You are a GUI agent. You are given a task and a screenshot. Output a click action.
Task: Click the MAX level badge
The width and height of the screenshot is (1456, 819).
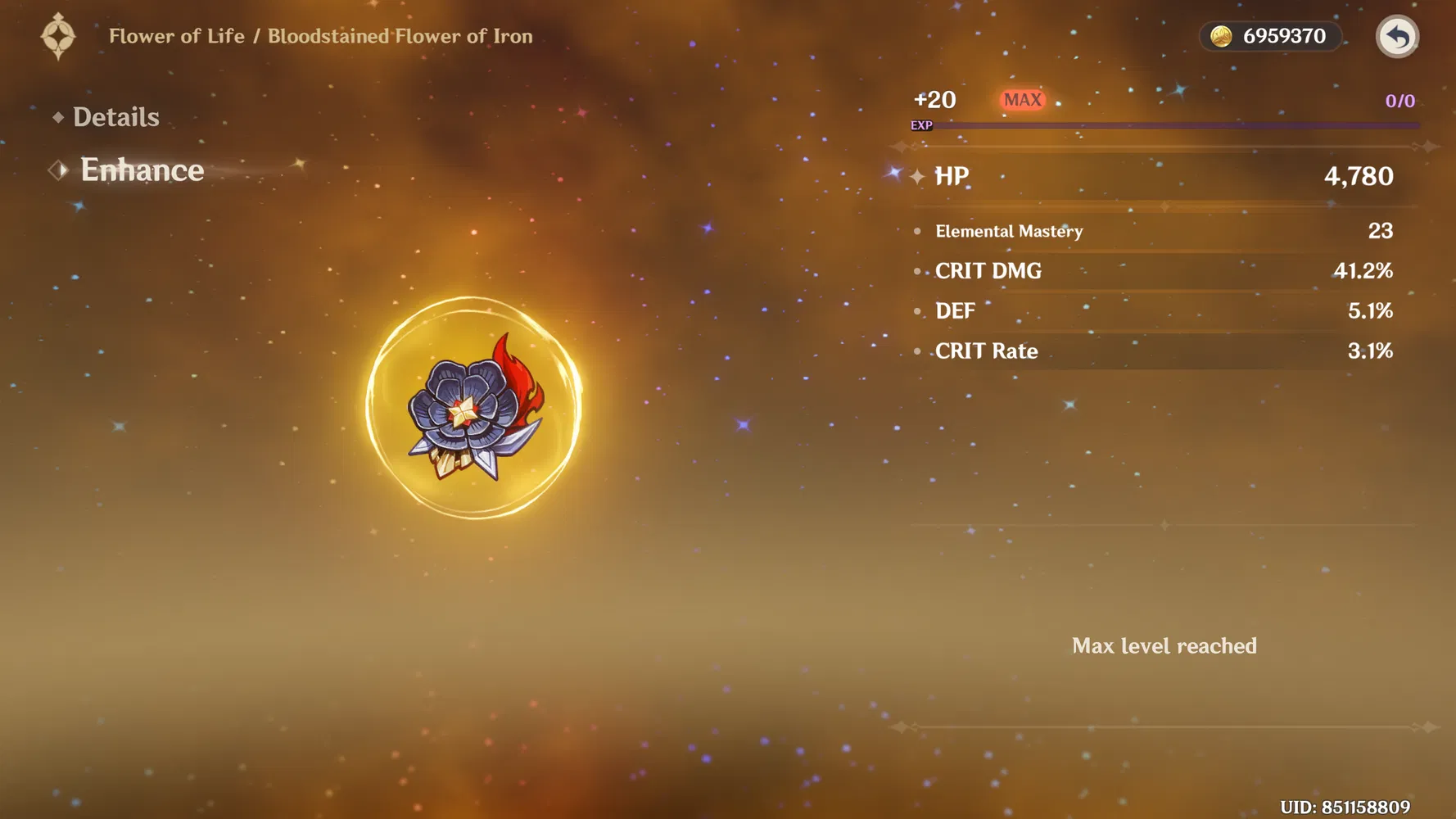click(1023, 99)
